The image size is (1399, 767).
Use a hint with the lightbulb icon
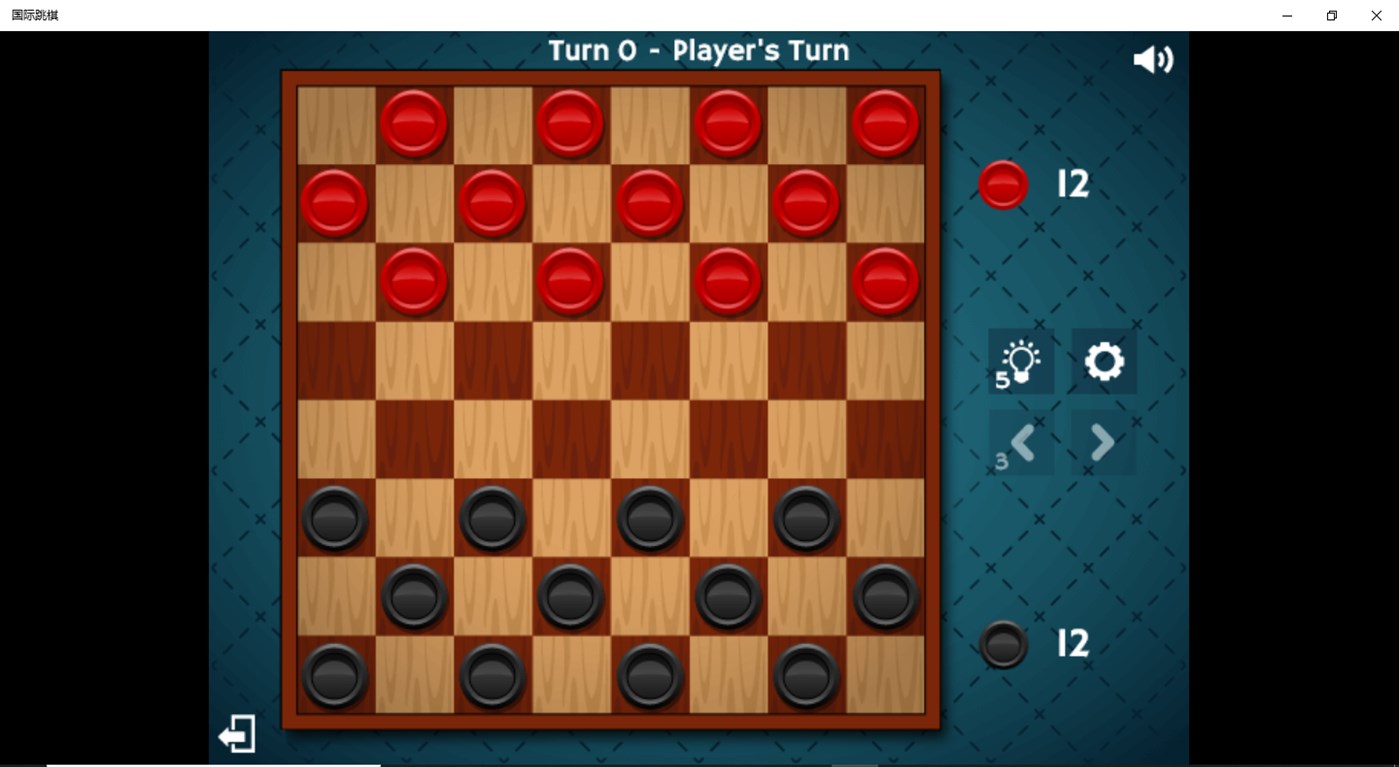point(1020,361)
